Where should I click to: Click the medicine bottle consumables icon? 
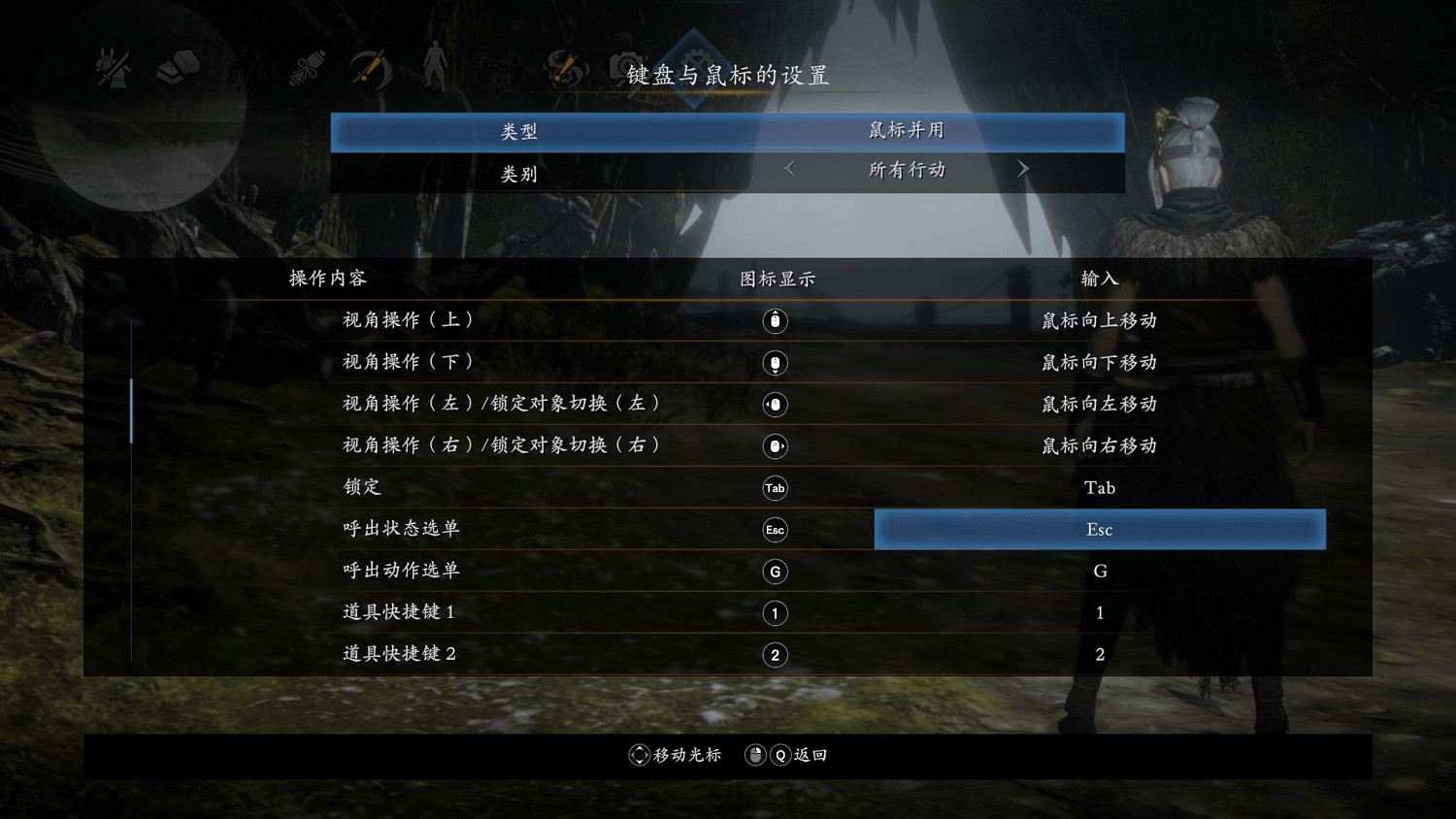click(306, 68)
